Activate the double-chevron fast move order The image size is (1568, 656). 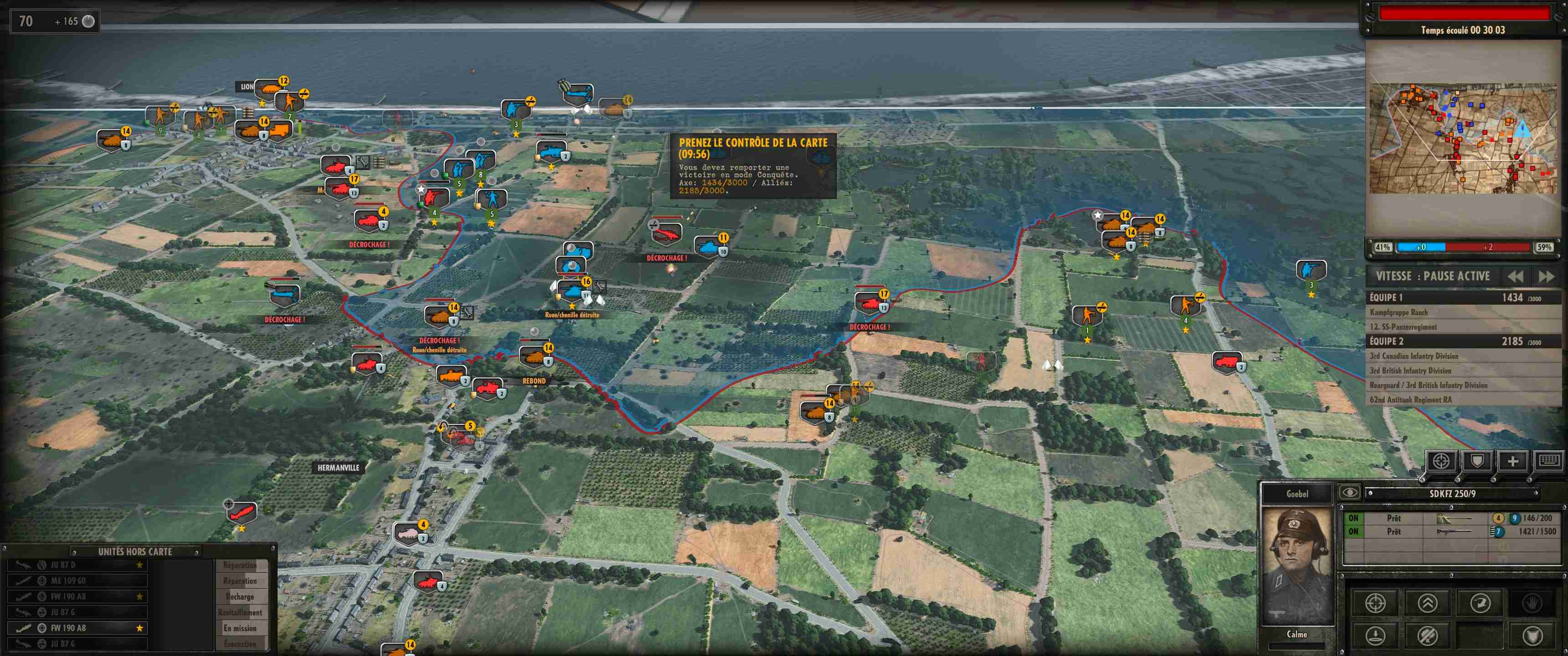pos(1428,603)
